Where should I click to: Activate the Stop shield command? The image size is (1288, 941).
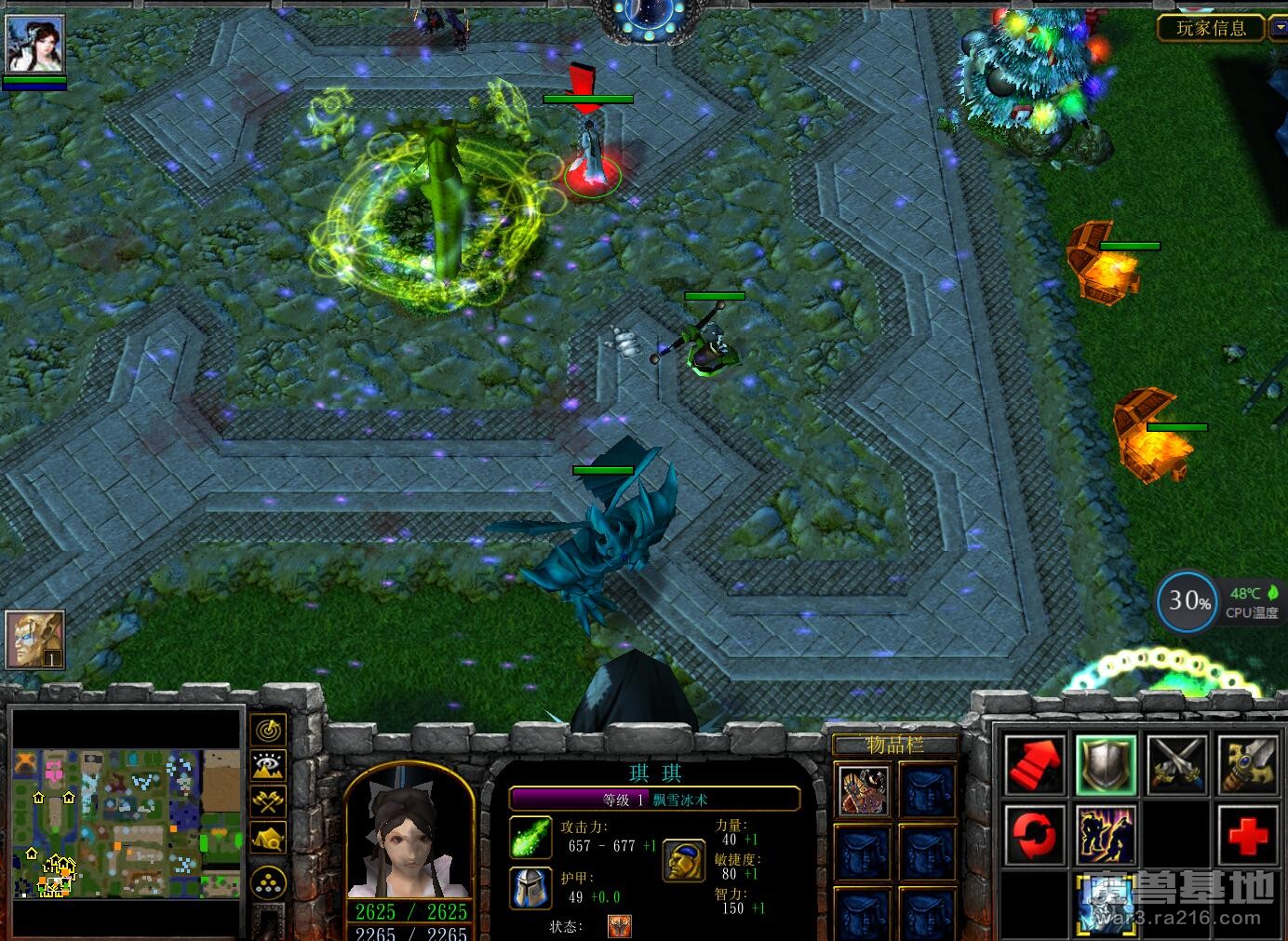pos(1106,765)
